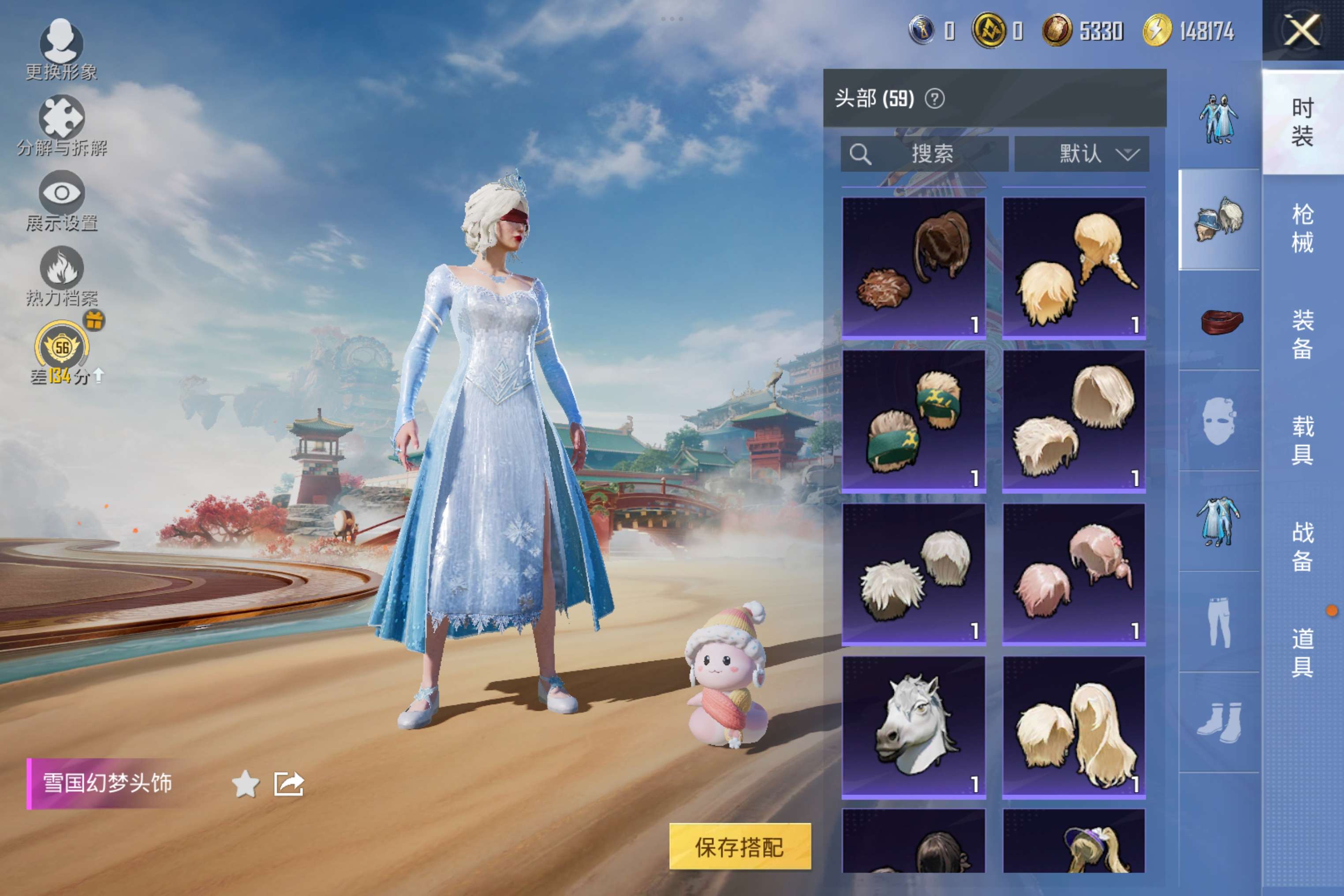Favorite the item with the star icon

click(246, 784)
